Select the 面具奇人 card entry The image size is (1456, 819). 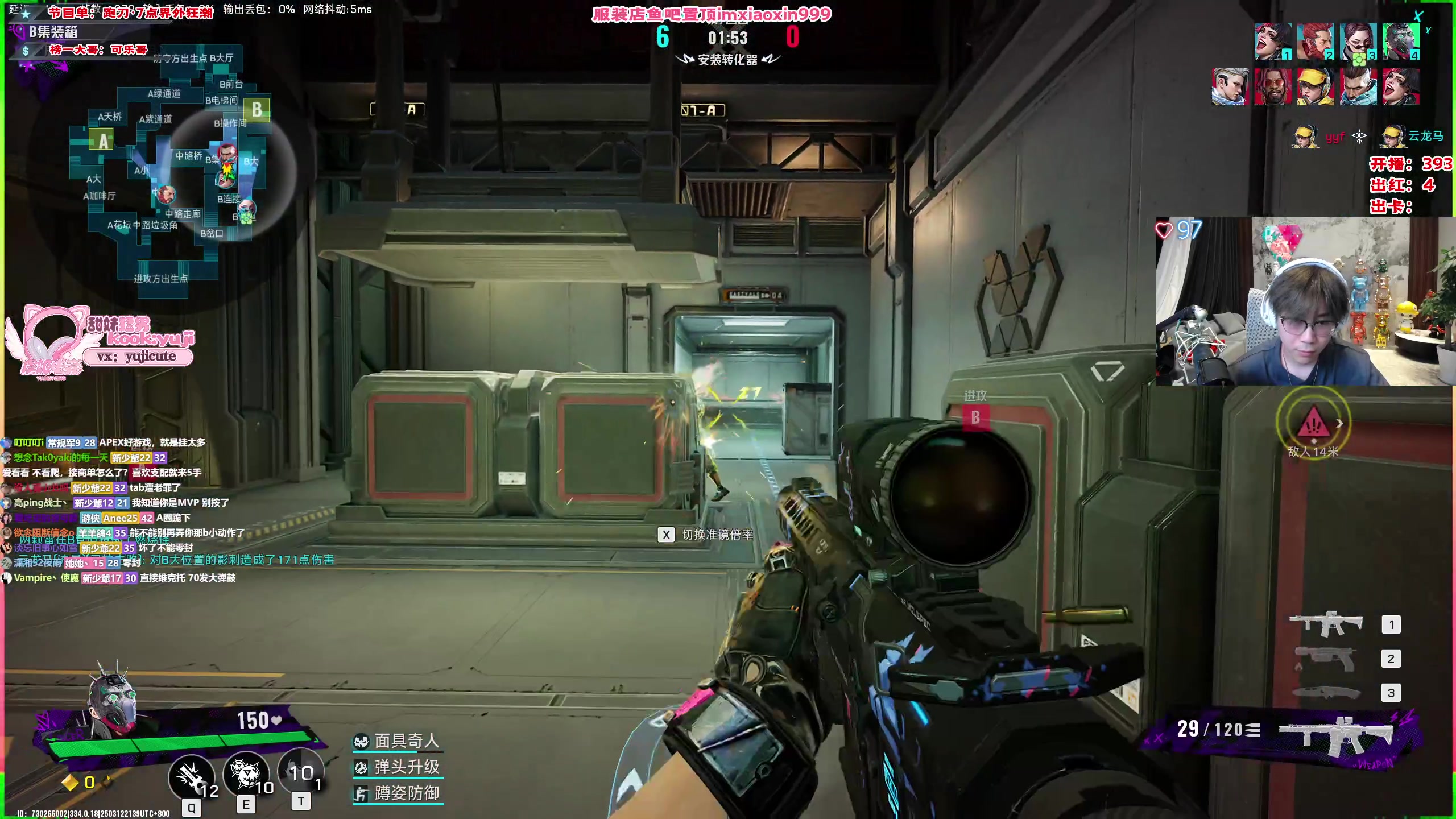tap(398, 741)
